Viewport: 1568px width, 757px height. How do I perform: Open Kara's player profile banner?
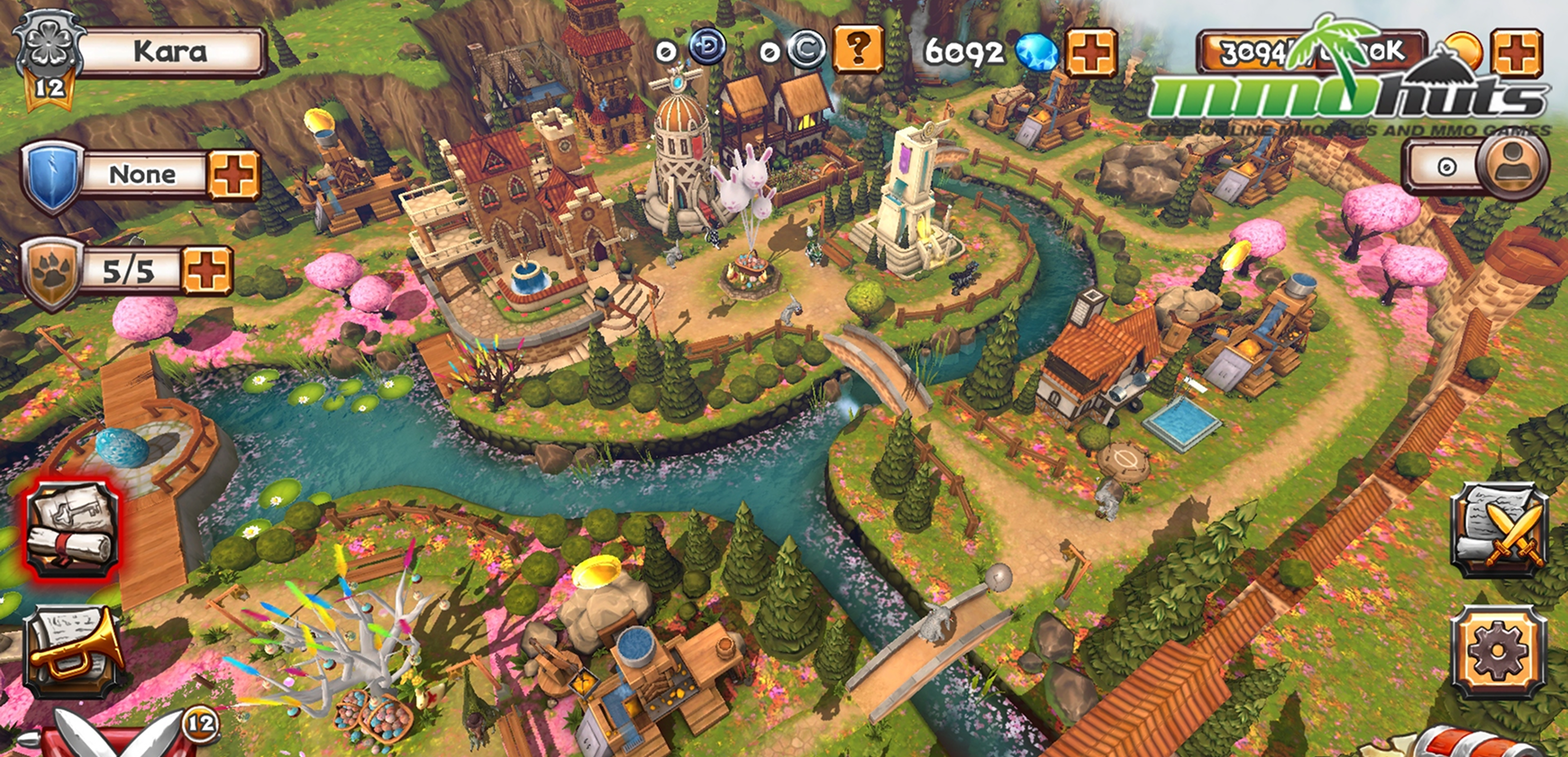tap(171, 52)
